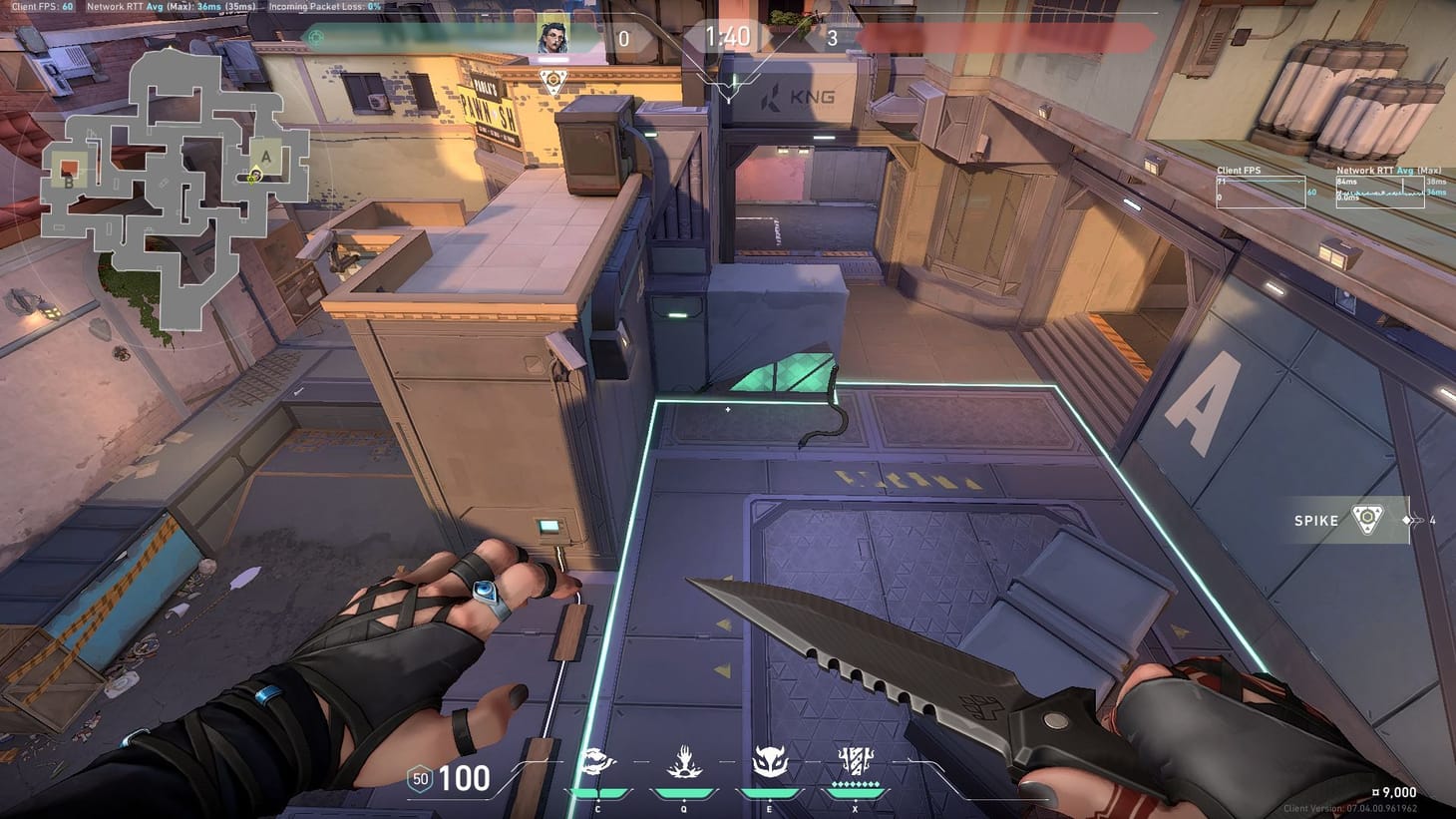Activate the Devour ability icon above Q
Screen dimensions: 1456x819
coord(683,760)
